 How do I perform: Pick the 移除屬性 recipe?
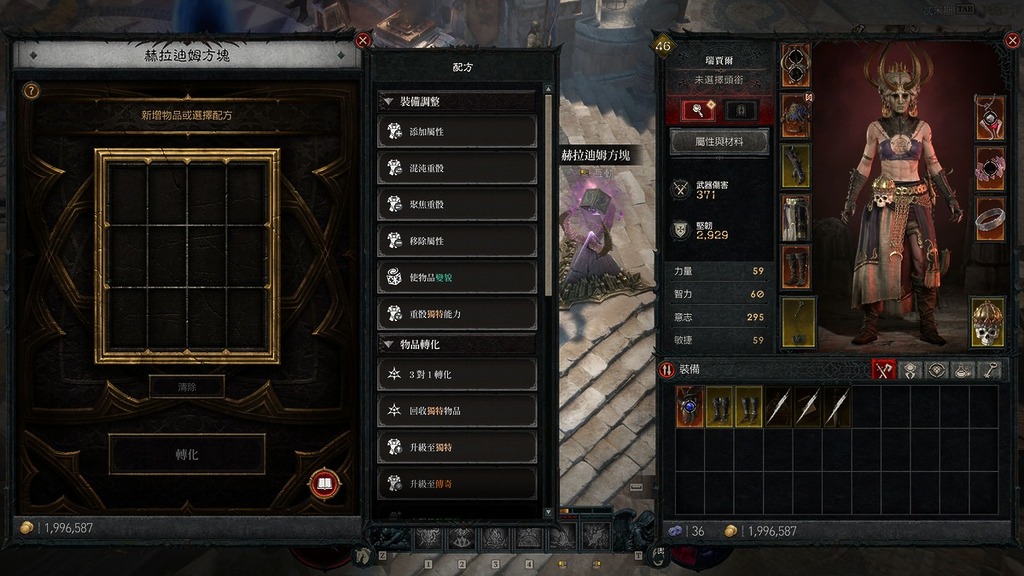[x=457, y=241]
